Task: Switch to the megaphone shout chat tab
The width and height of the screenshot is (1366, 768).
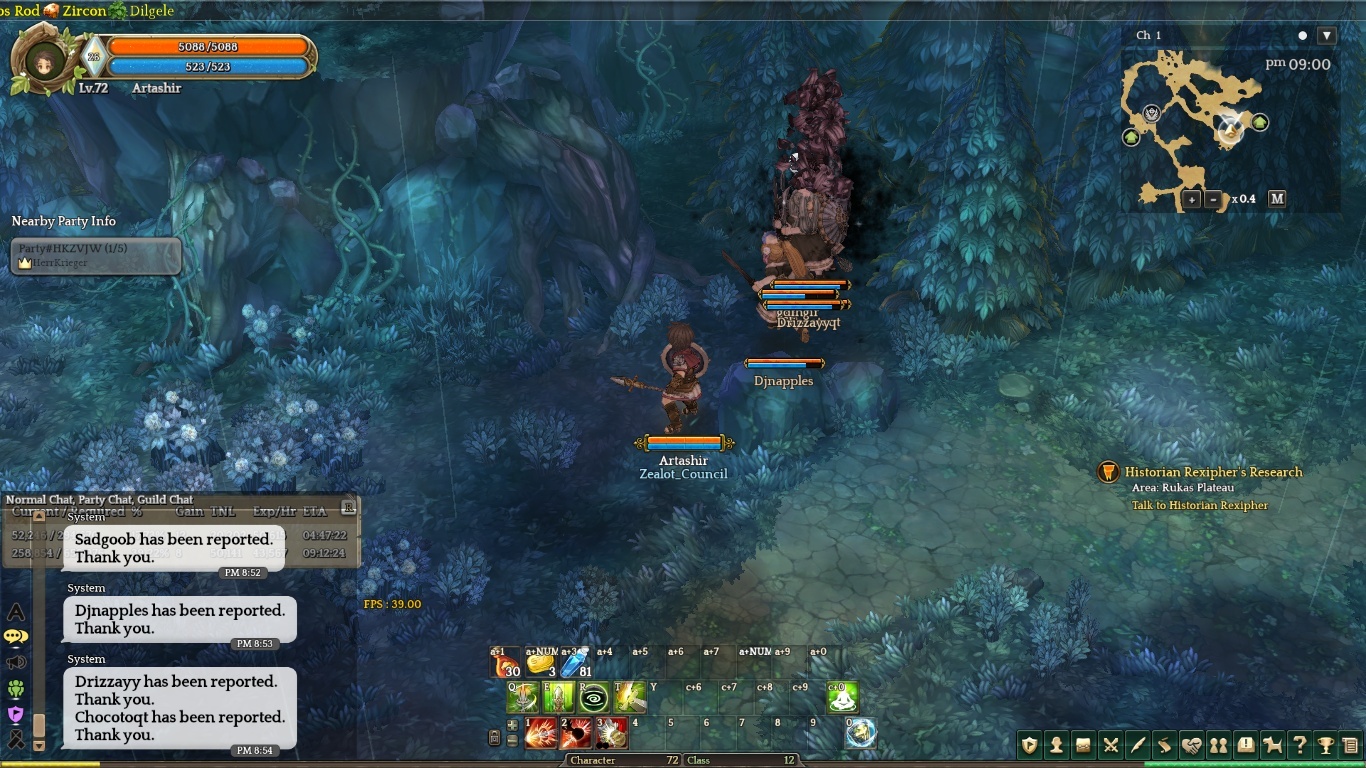Action: point(15,662)
